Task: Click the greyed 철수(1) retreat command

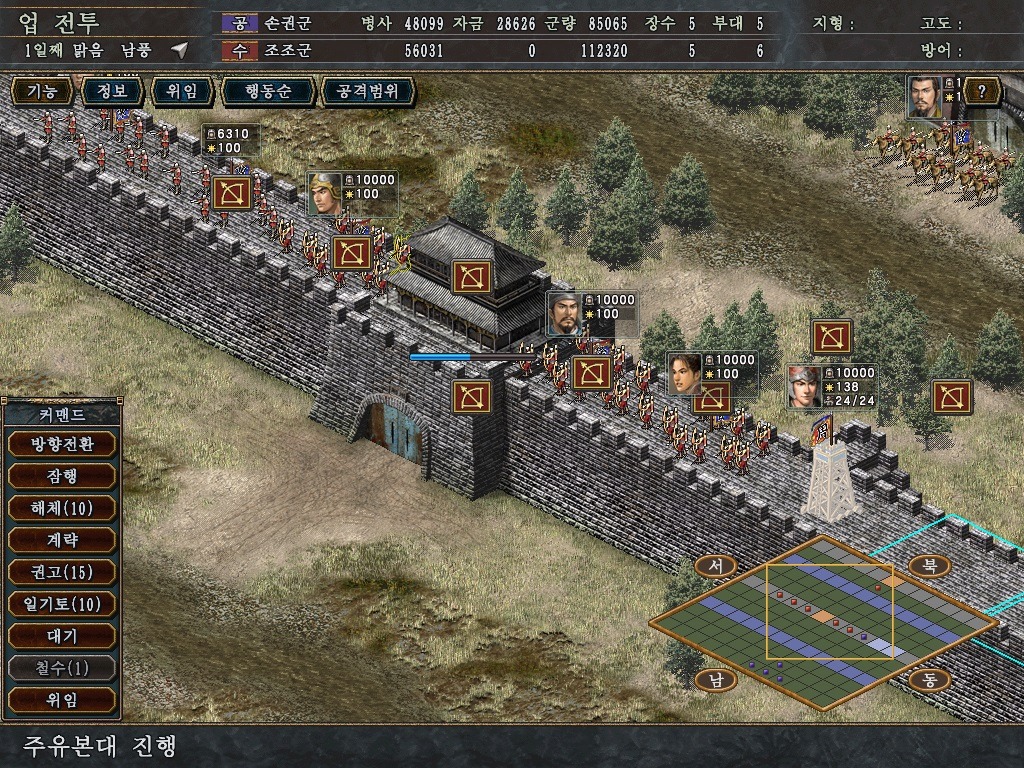Action: [x=61, y=668]
